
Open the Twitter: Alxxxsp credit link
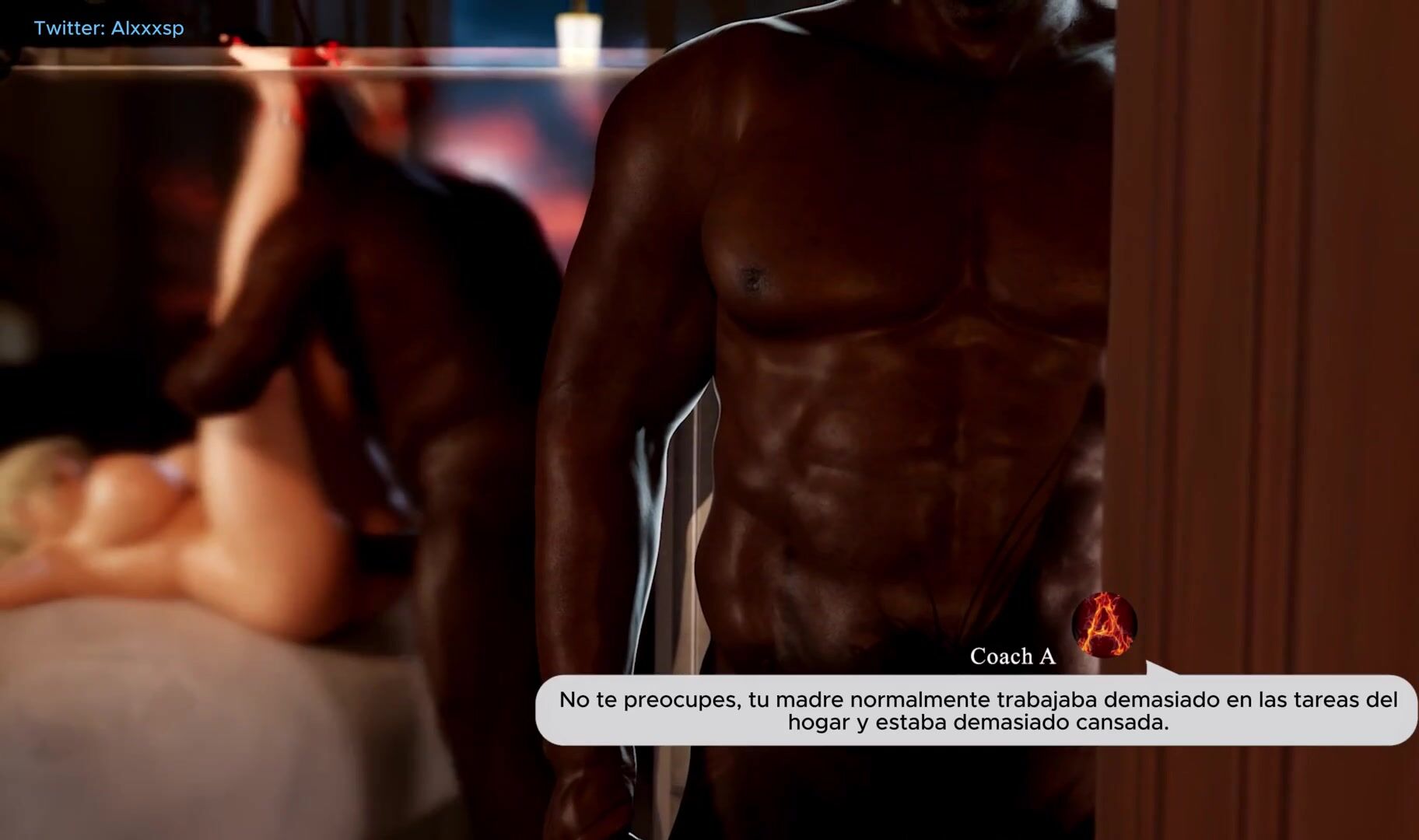point(109,29)
